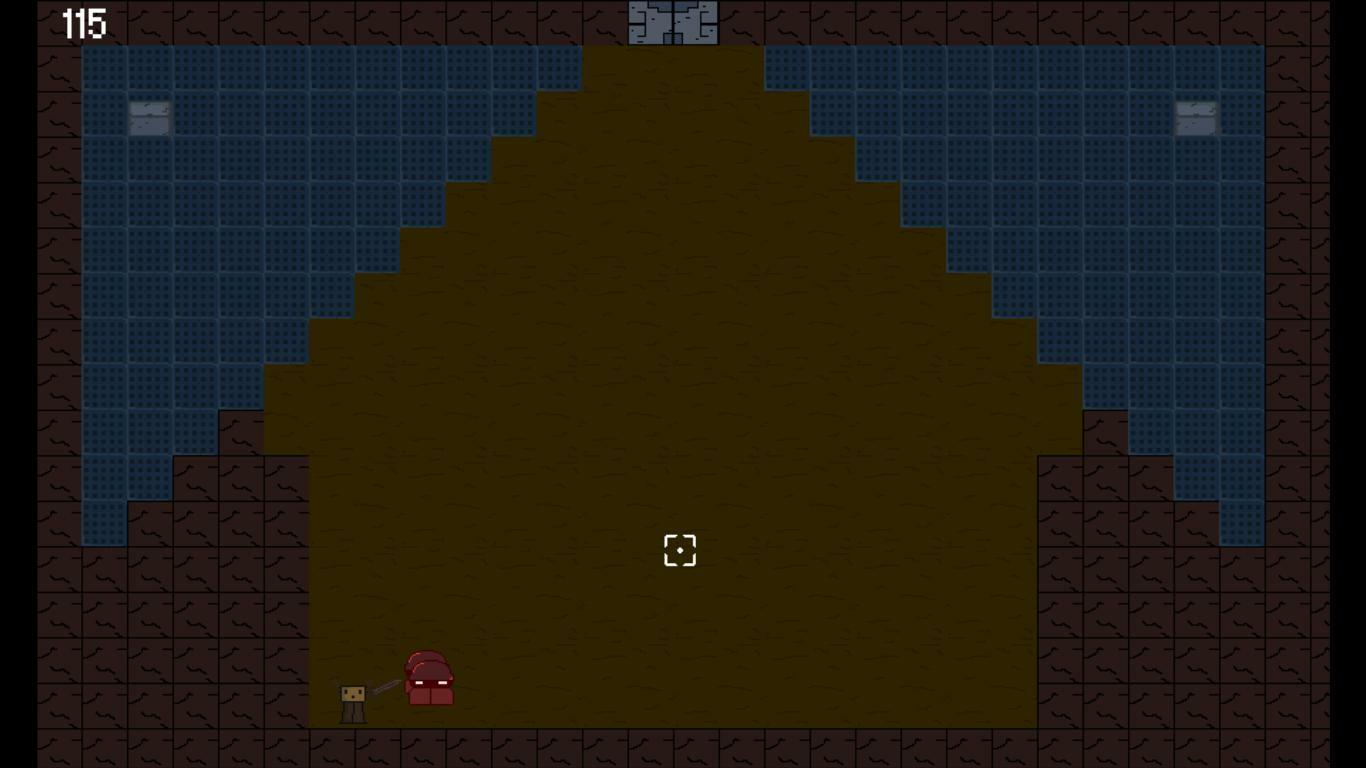Click the ground tile beneath the box enemy
Screen dimensions: 1366x768
point(352,745)
